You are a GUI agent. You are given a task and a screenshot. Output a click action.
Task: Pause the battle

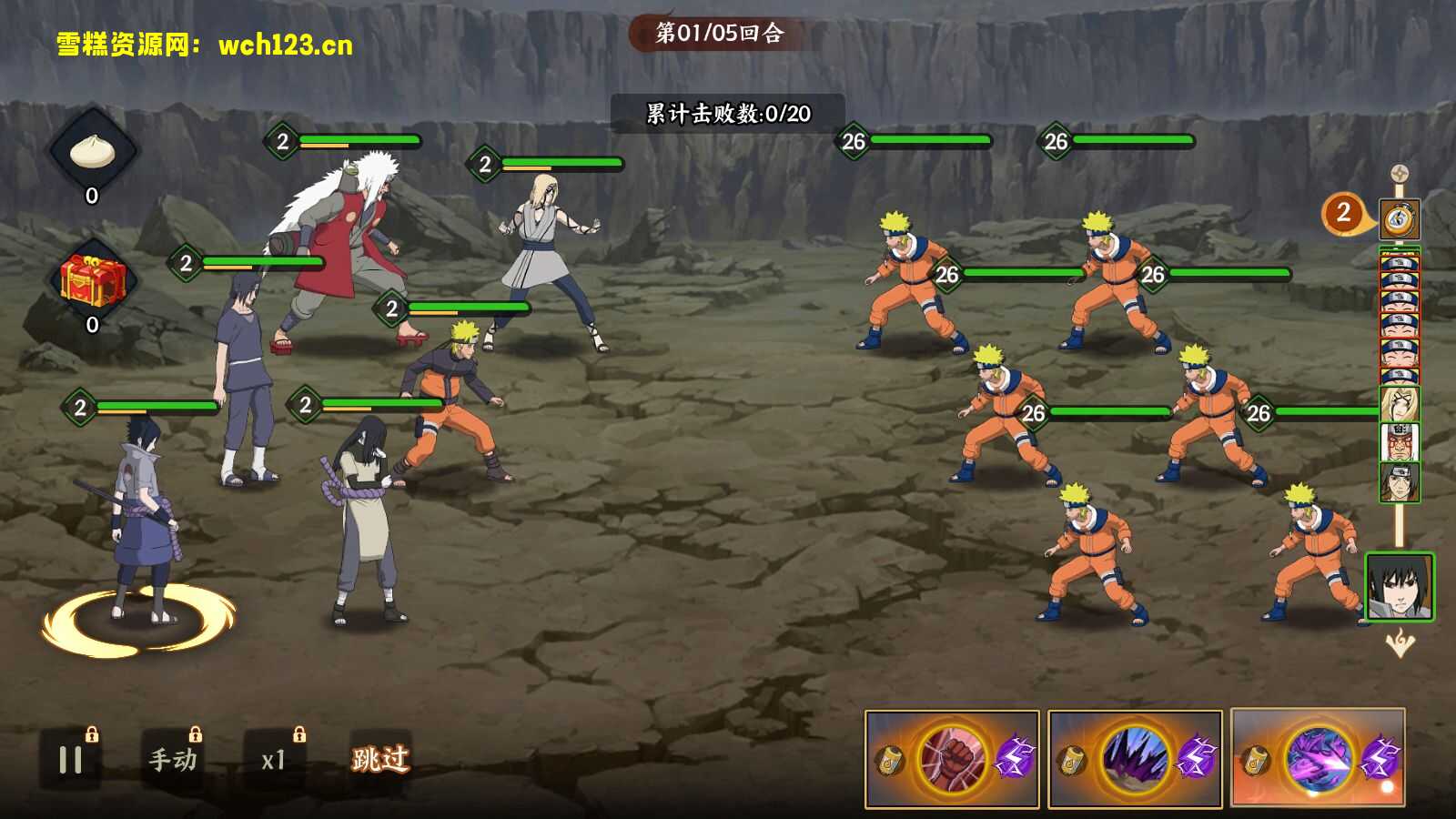(x=70, y=760)
